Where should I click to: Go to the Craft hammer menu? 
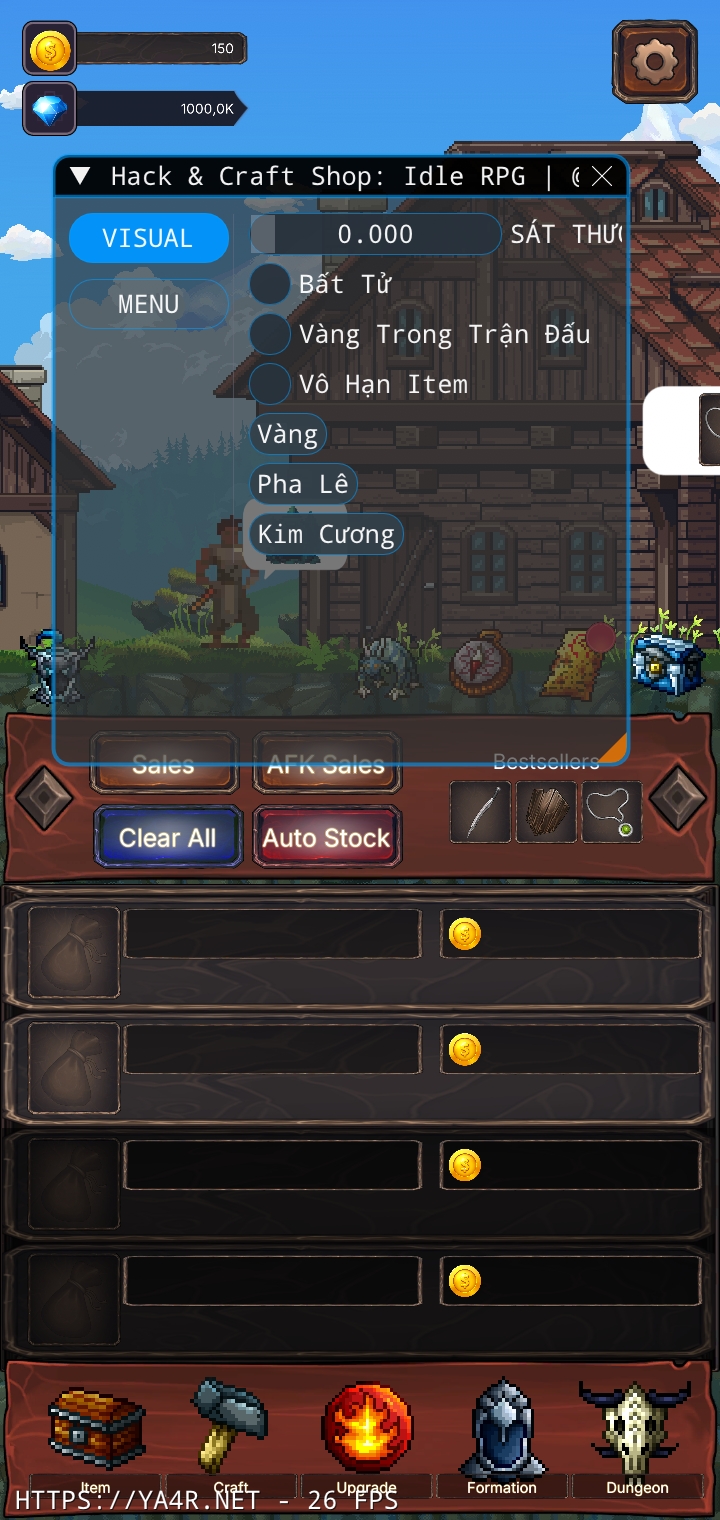tap(231, 1432)
